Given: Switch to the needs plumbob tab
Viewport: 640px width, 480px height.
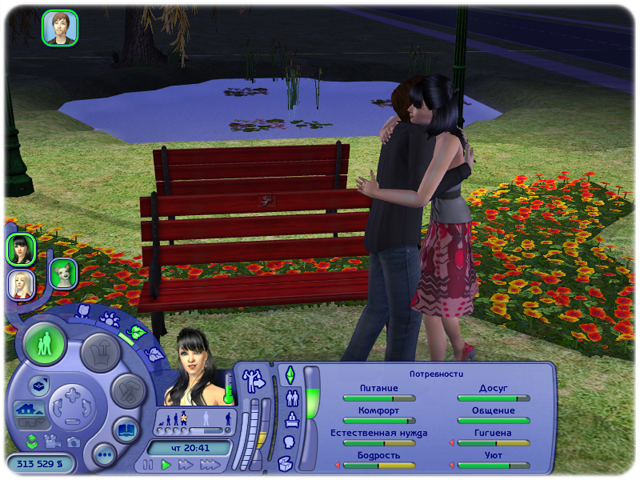Looking at the screenshot, I should (291, 375).
